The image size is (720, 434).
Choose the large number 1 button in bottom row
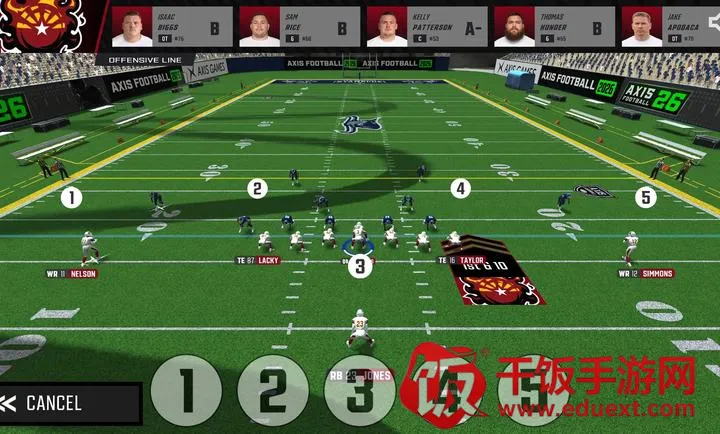click(185, 391)
